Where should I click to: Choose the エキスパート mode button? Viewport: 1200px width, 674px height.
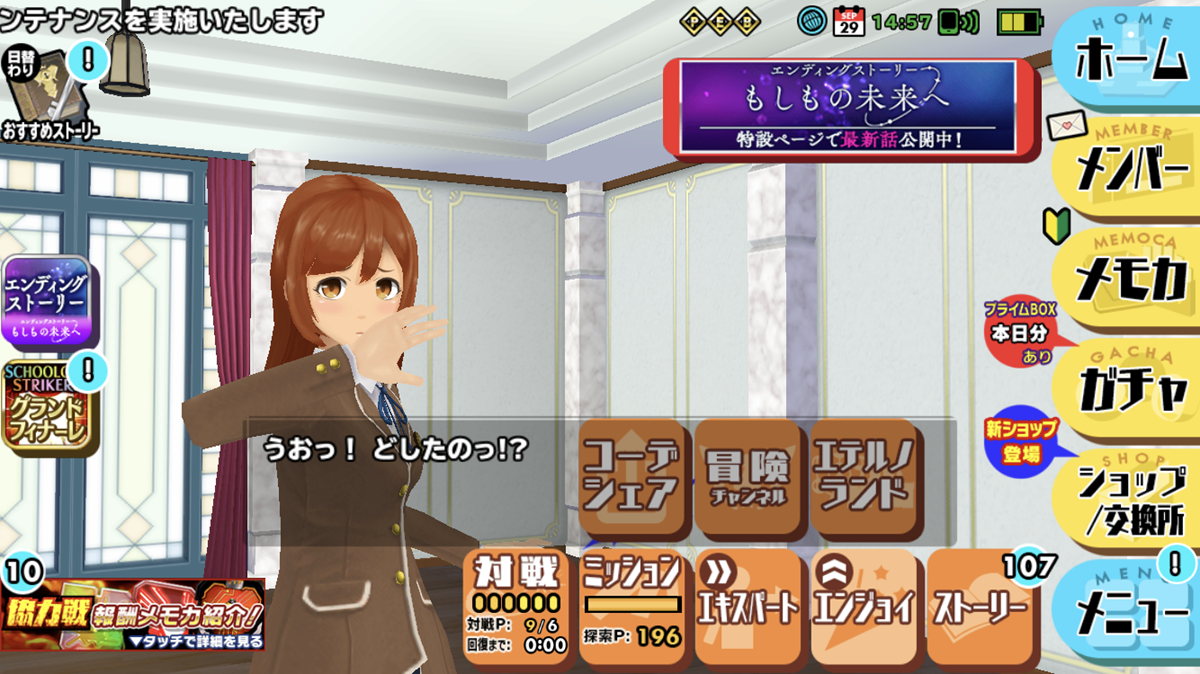click(748, 605)
